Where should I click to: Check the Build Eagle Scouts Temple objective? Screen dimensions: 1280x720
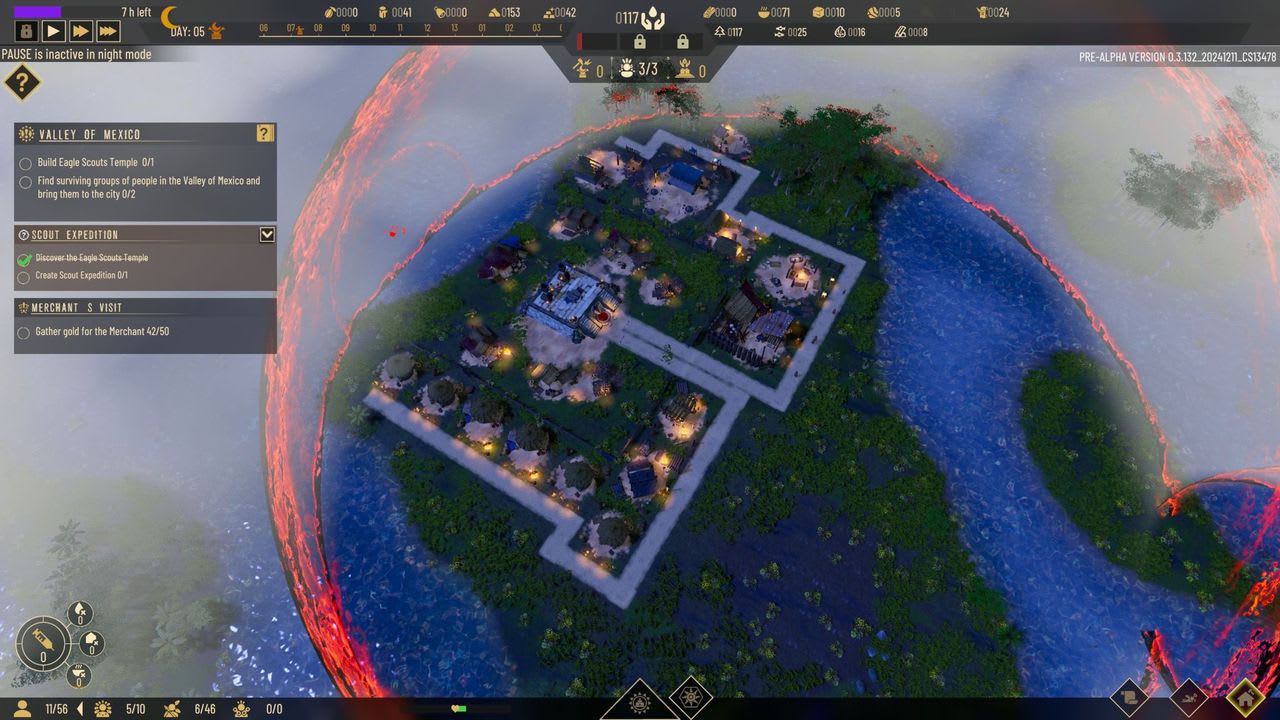tap(24, 164)
